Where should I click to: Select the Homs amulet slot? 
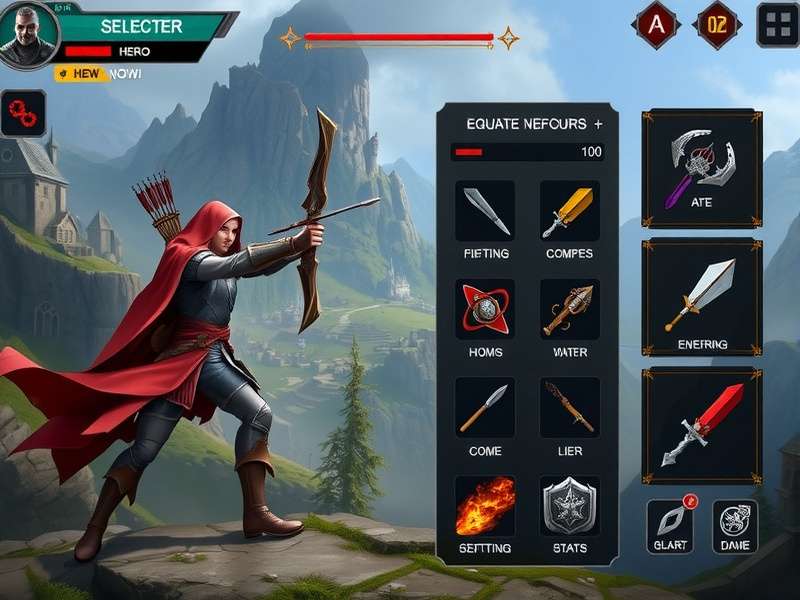[486, 309]
